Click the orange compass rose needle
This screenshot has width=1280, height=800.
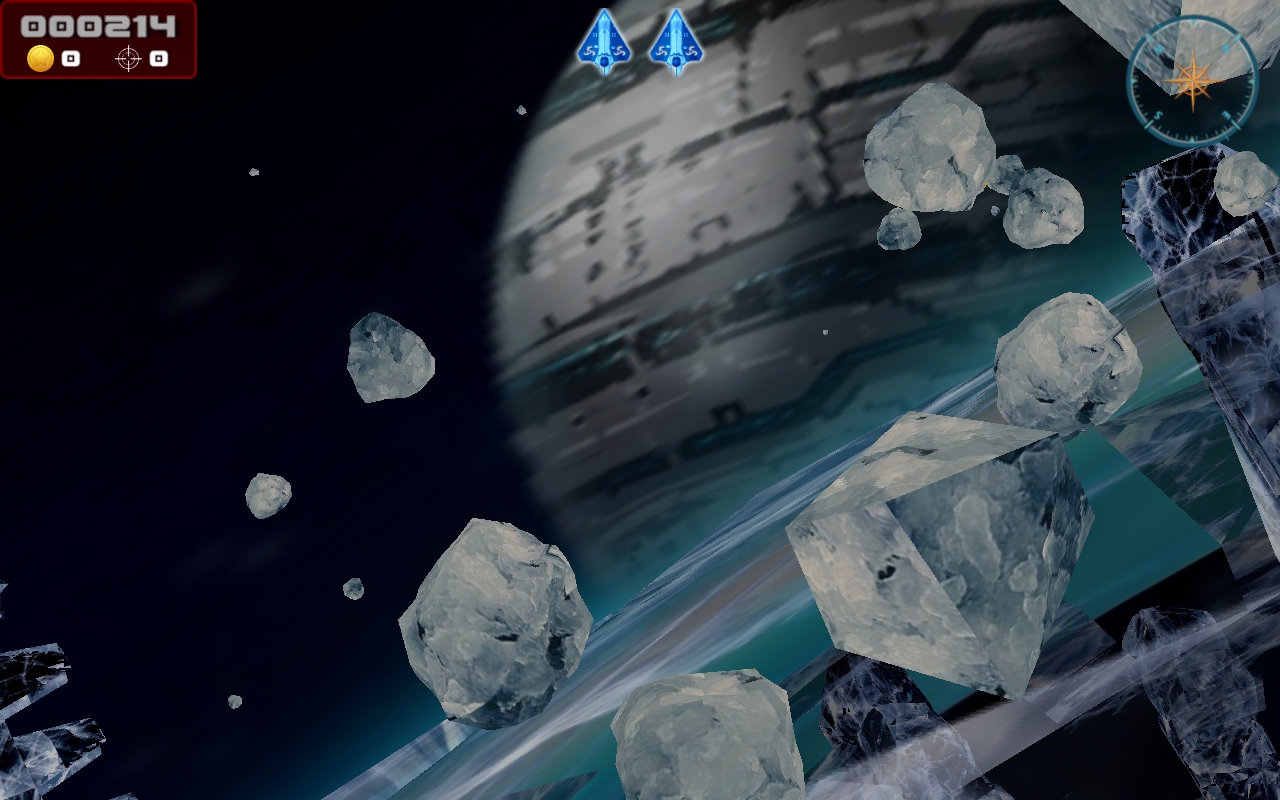click(x=1195, y=78)
